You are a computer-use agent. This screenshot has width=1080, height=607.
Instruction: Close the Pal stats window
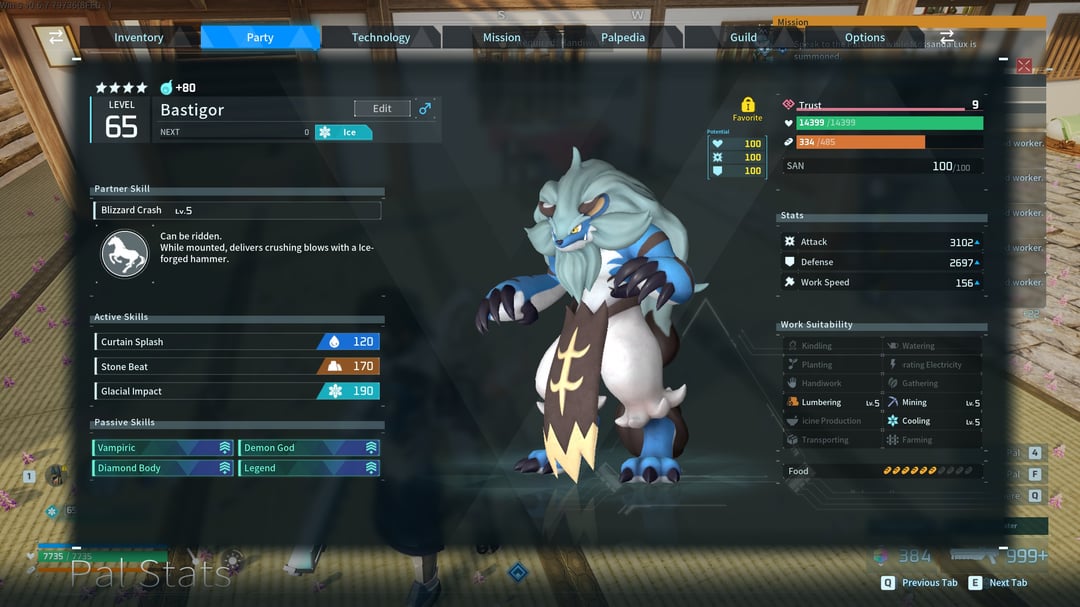[1024, 66]
